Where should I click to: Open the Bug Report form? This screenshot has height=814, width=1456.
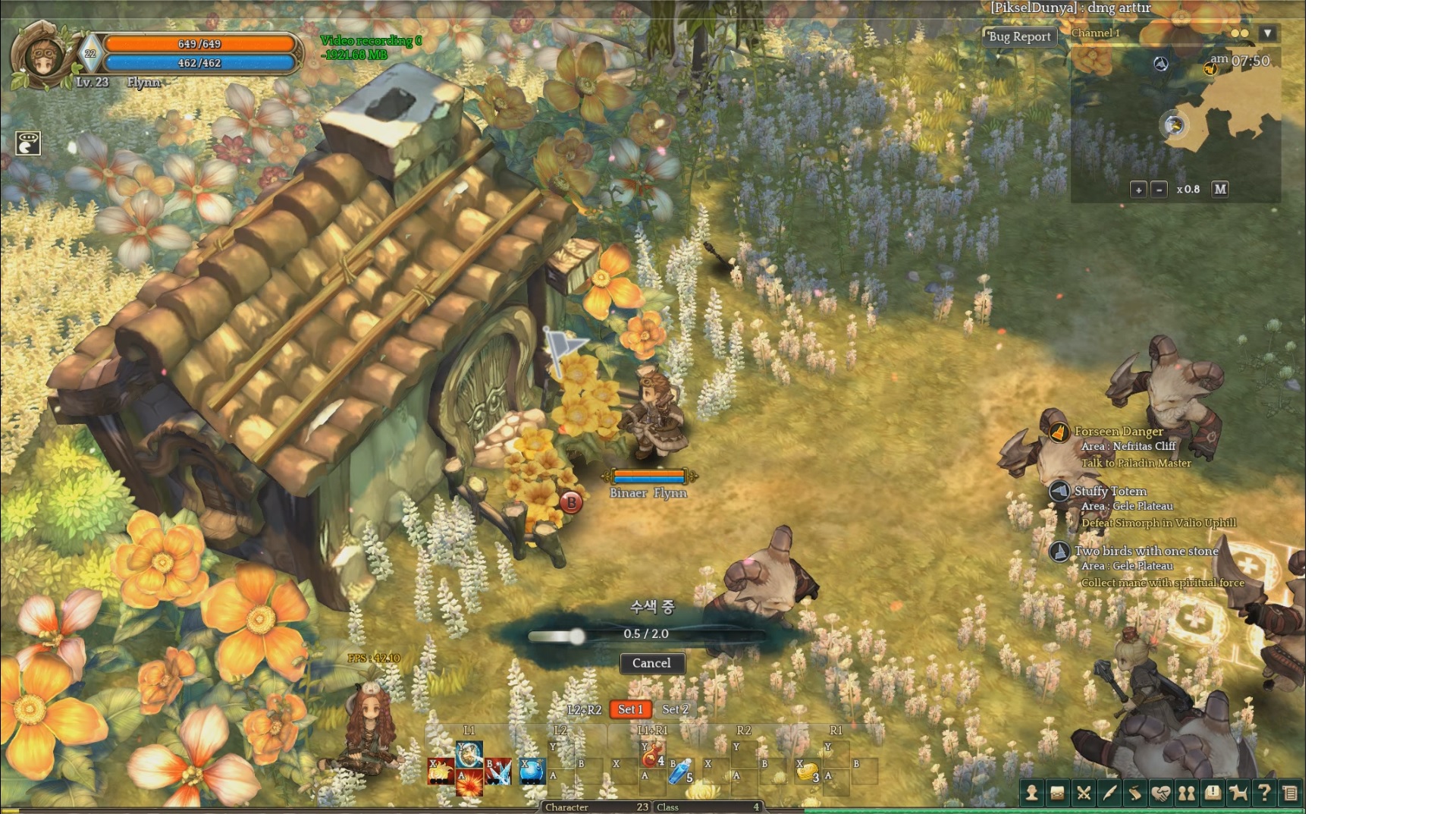1019,36
